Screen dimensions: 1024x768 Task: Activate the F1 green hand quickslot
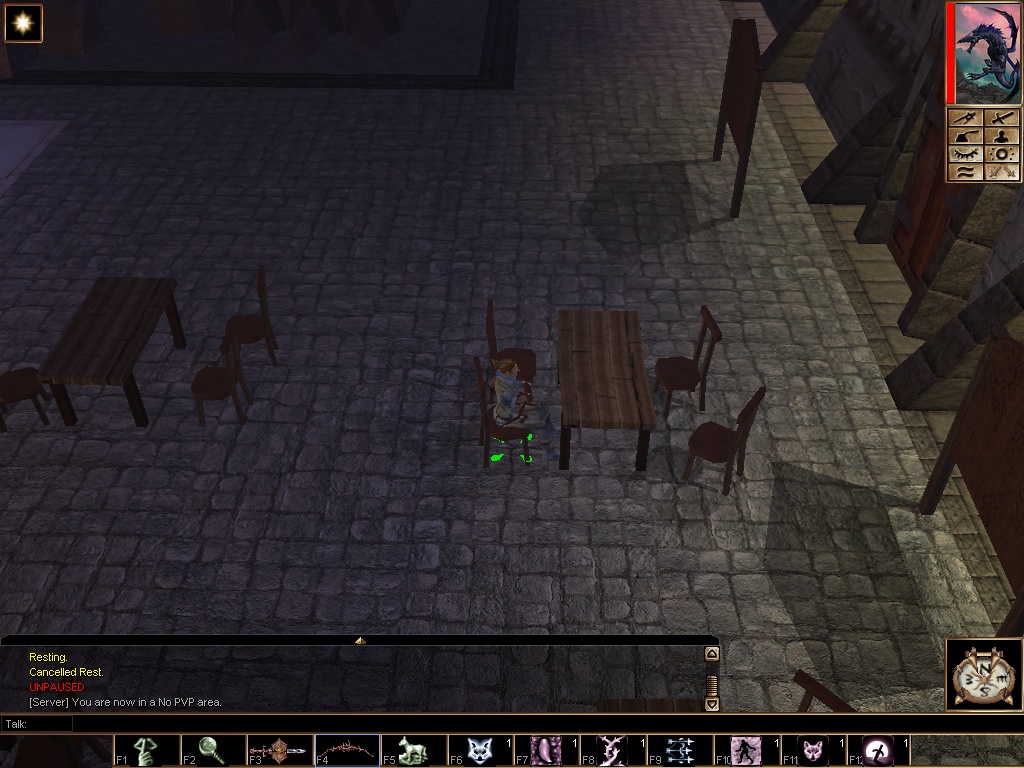pyautogui.click(x=148, y=750)
